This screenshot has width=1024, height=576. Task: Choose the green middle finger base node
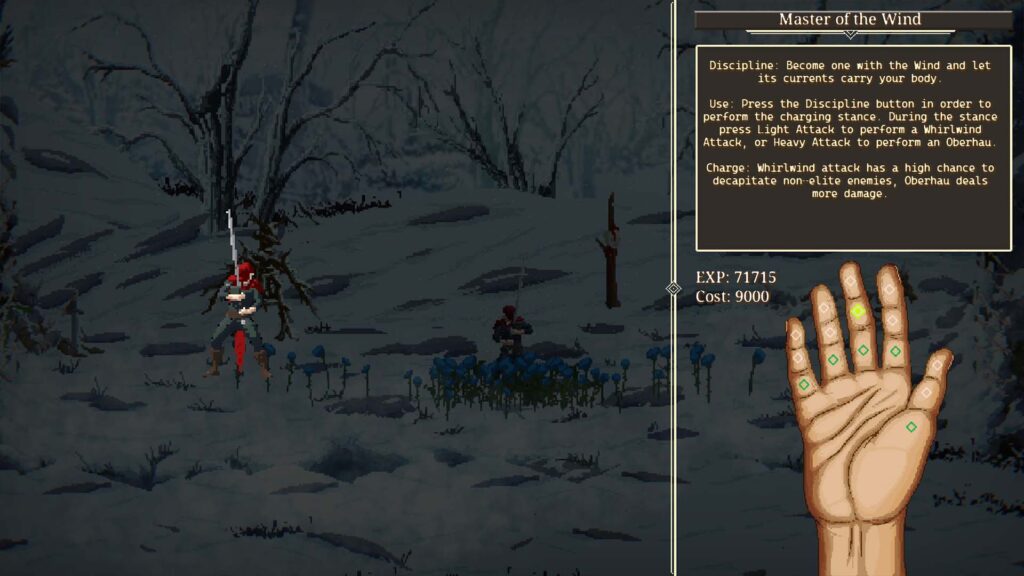[863, 350]
